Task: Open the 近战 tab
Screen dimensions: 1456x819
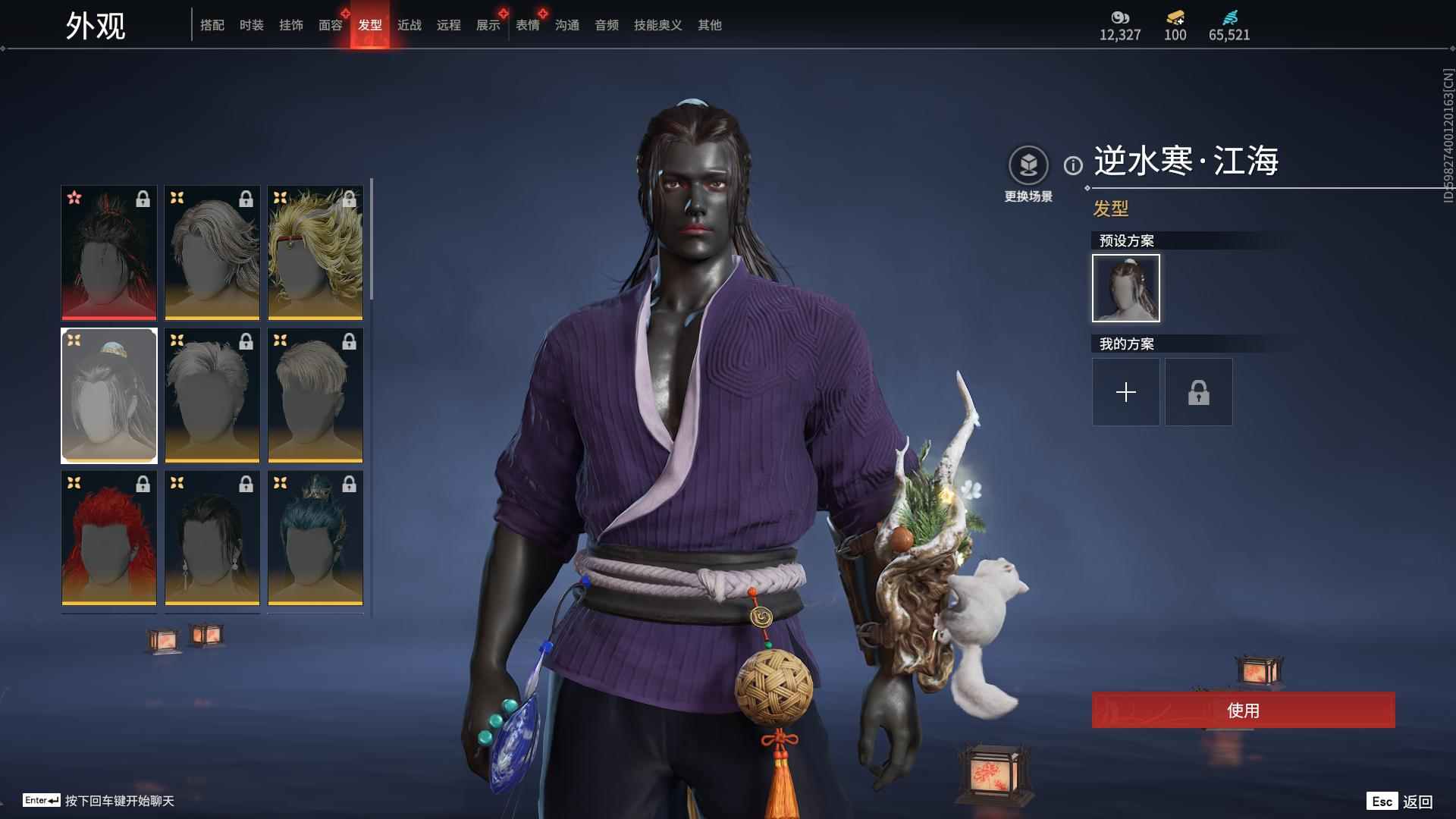Action: point(409,25)
